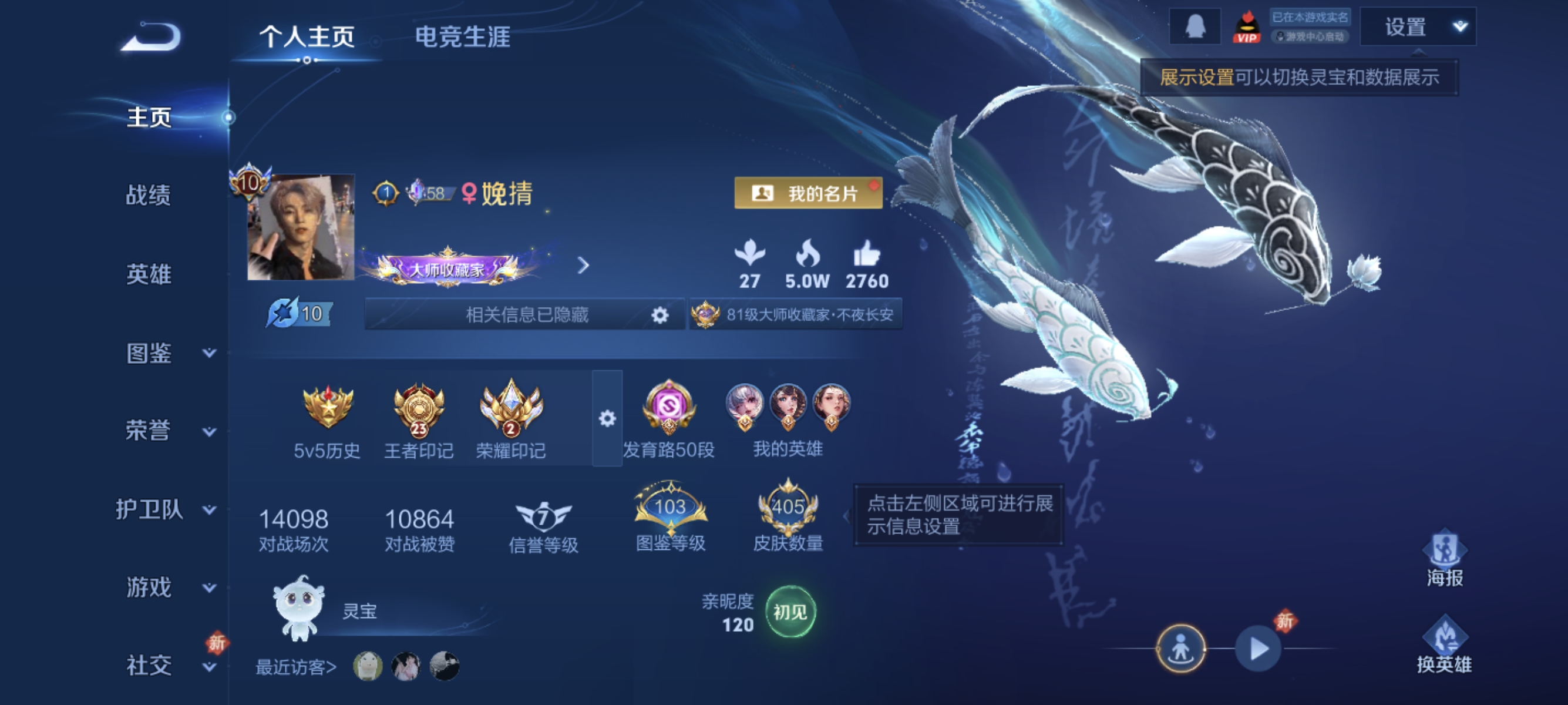Click the notification bell icon top right

pos(1195,26)
